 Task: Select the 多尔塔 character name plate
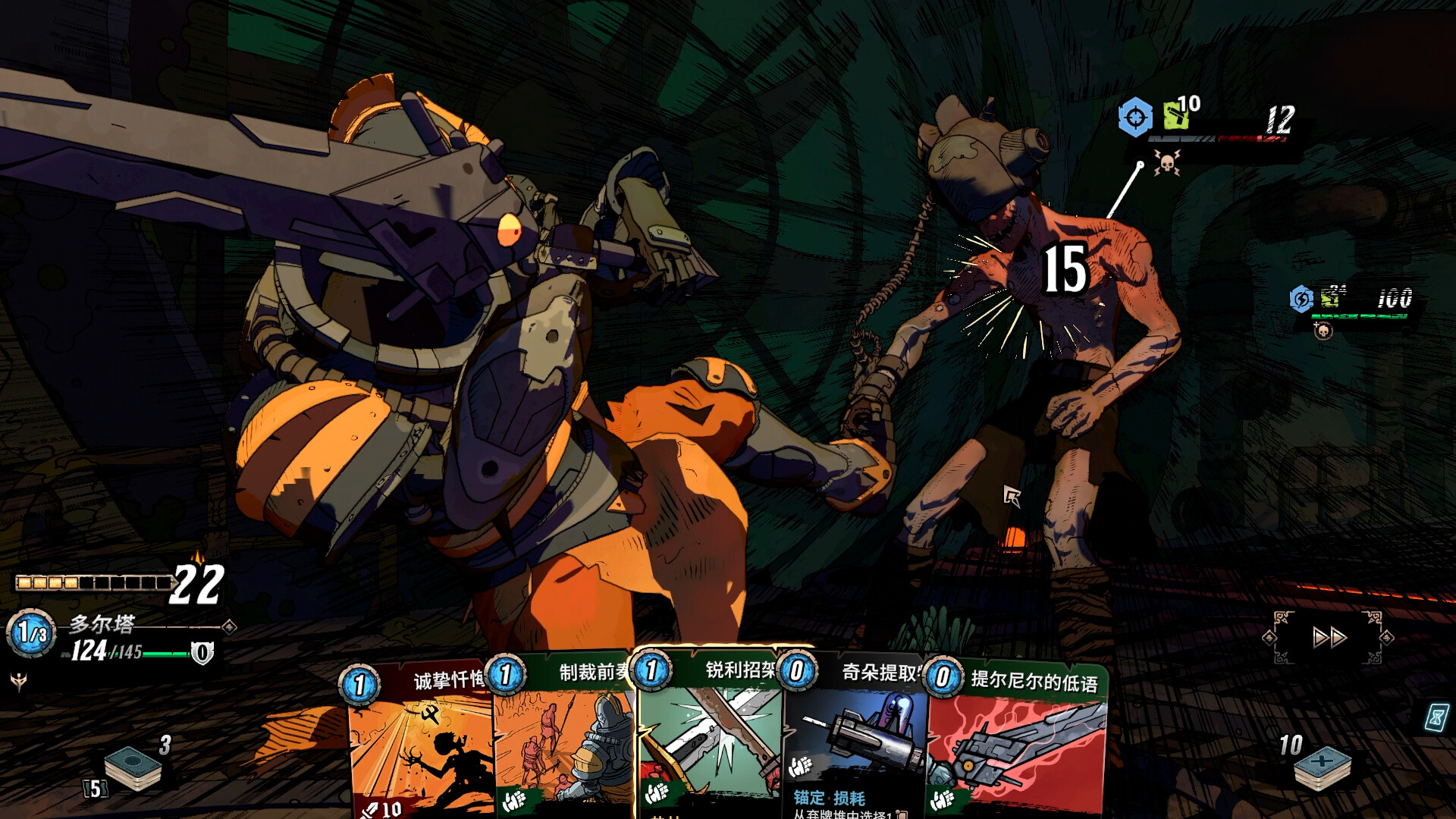(x=102, y=624)
